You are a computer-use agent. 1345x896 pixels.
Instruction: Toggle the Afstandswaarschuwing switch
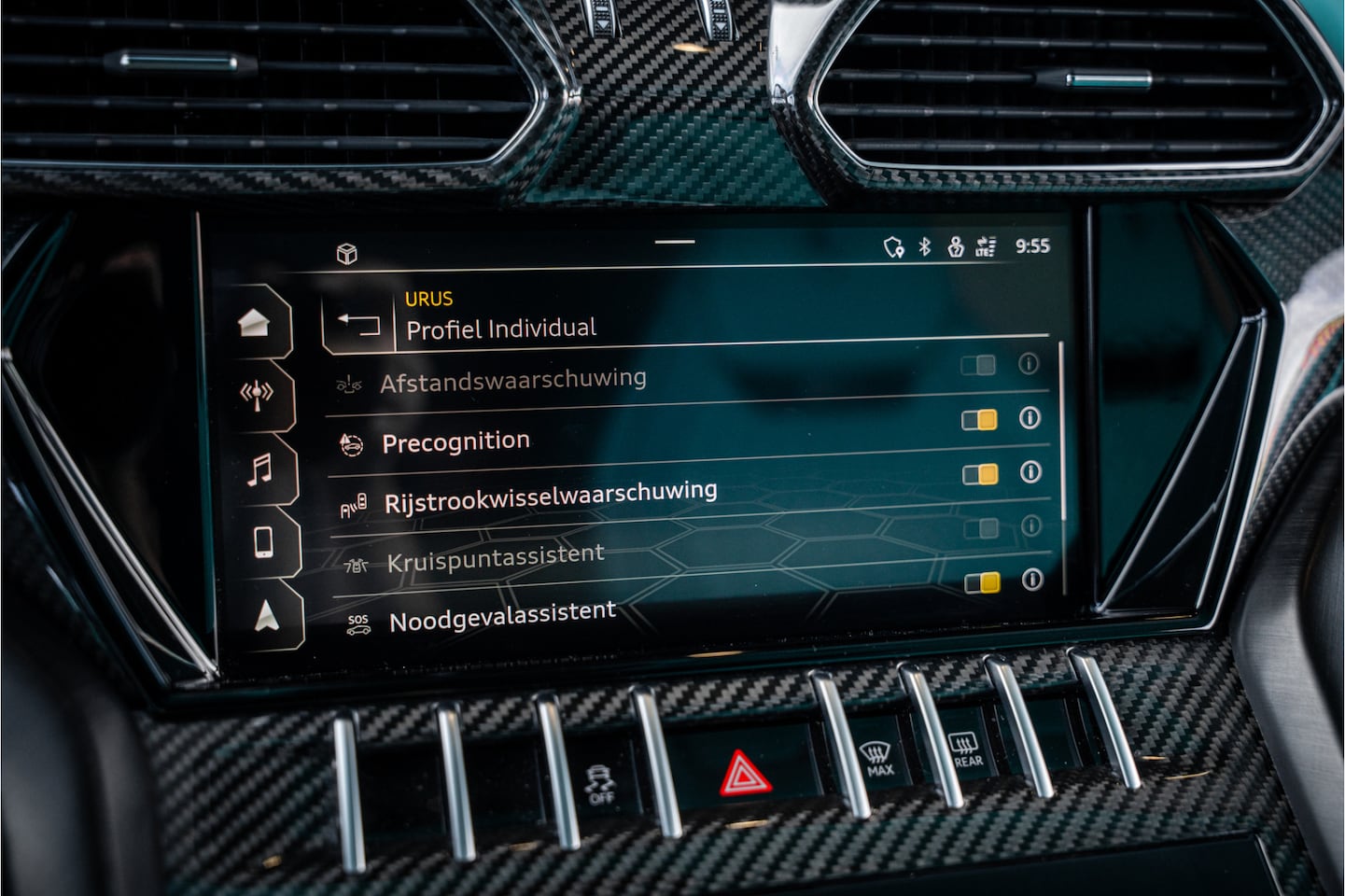978,365
